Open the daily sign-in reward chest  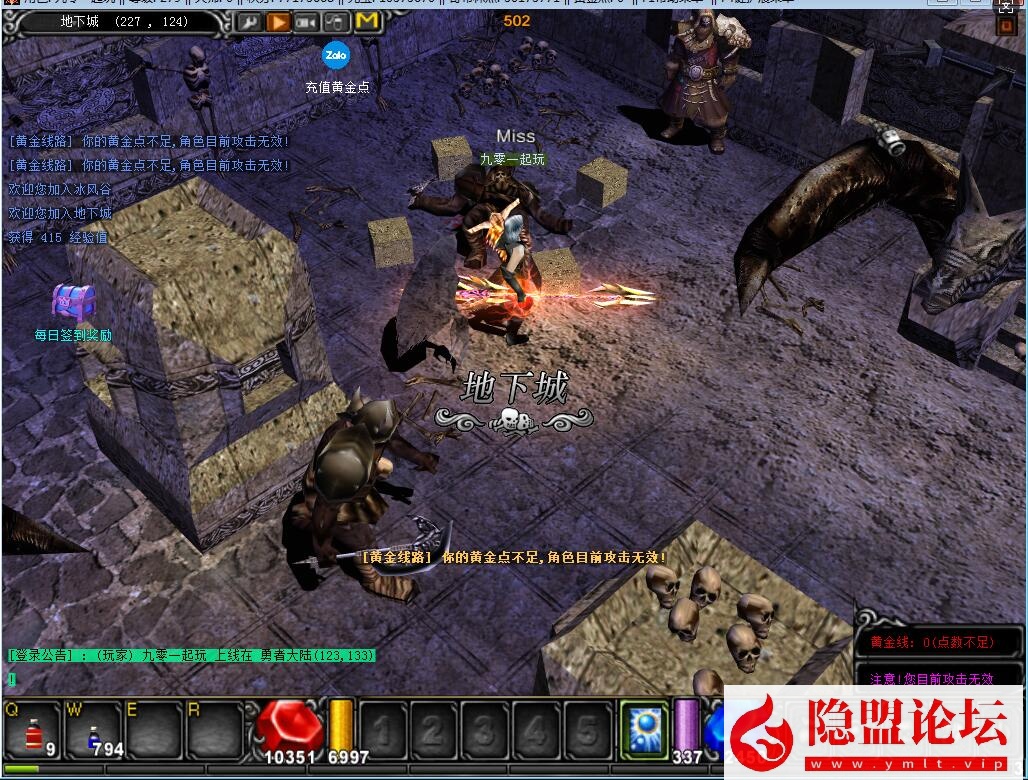click(x=72, y=302)
